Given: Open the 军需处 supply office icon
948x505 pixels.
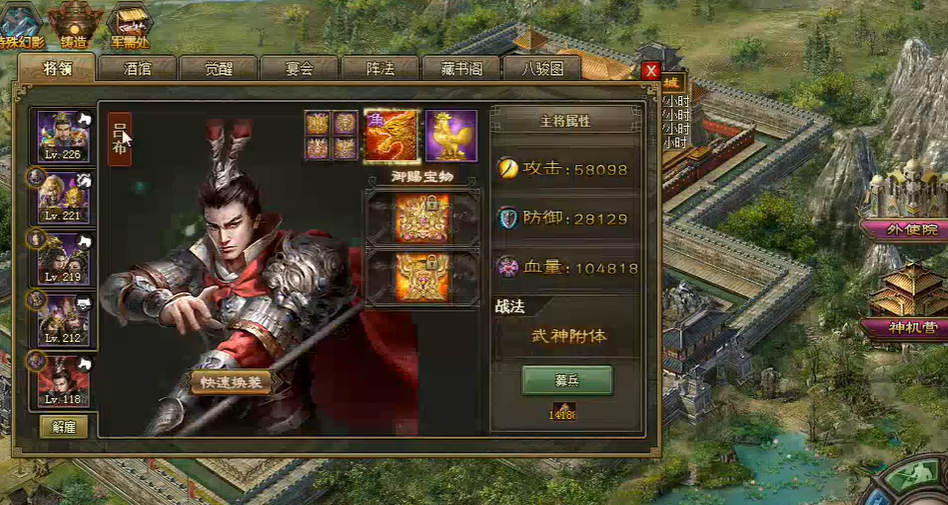Looking at the screenshot, I should (129, 24).
